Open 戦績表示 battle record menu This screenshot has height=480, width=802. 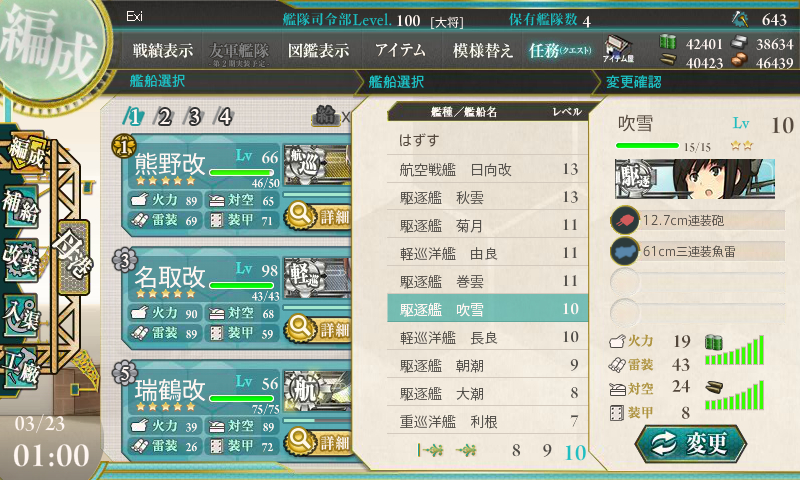coord(163,50)
